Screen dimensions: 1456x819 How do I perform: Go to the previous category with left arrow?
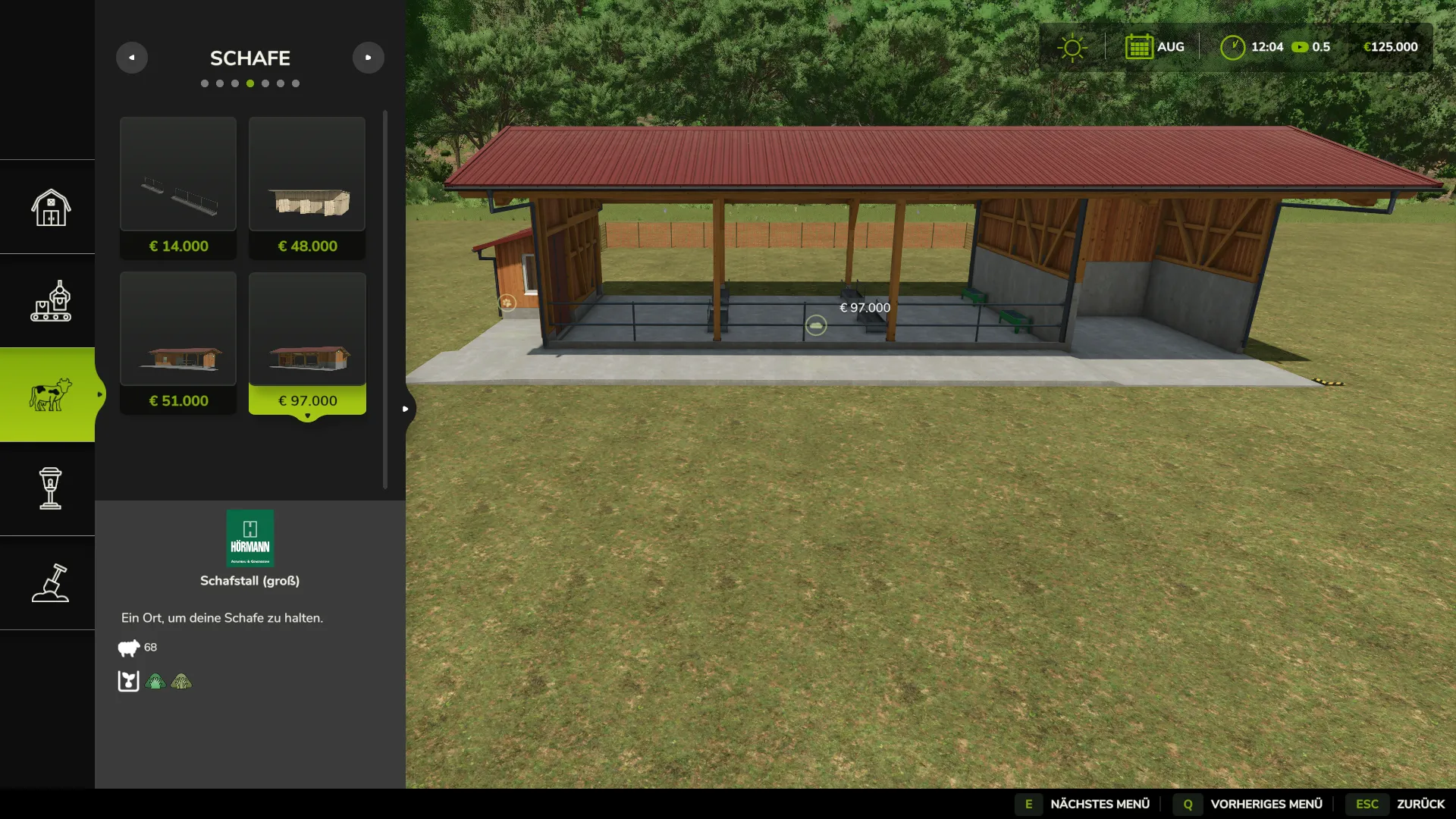pos(132,58)
